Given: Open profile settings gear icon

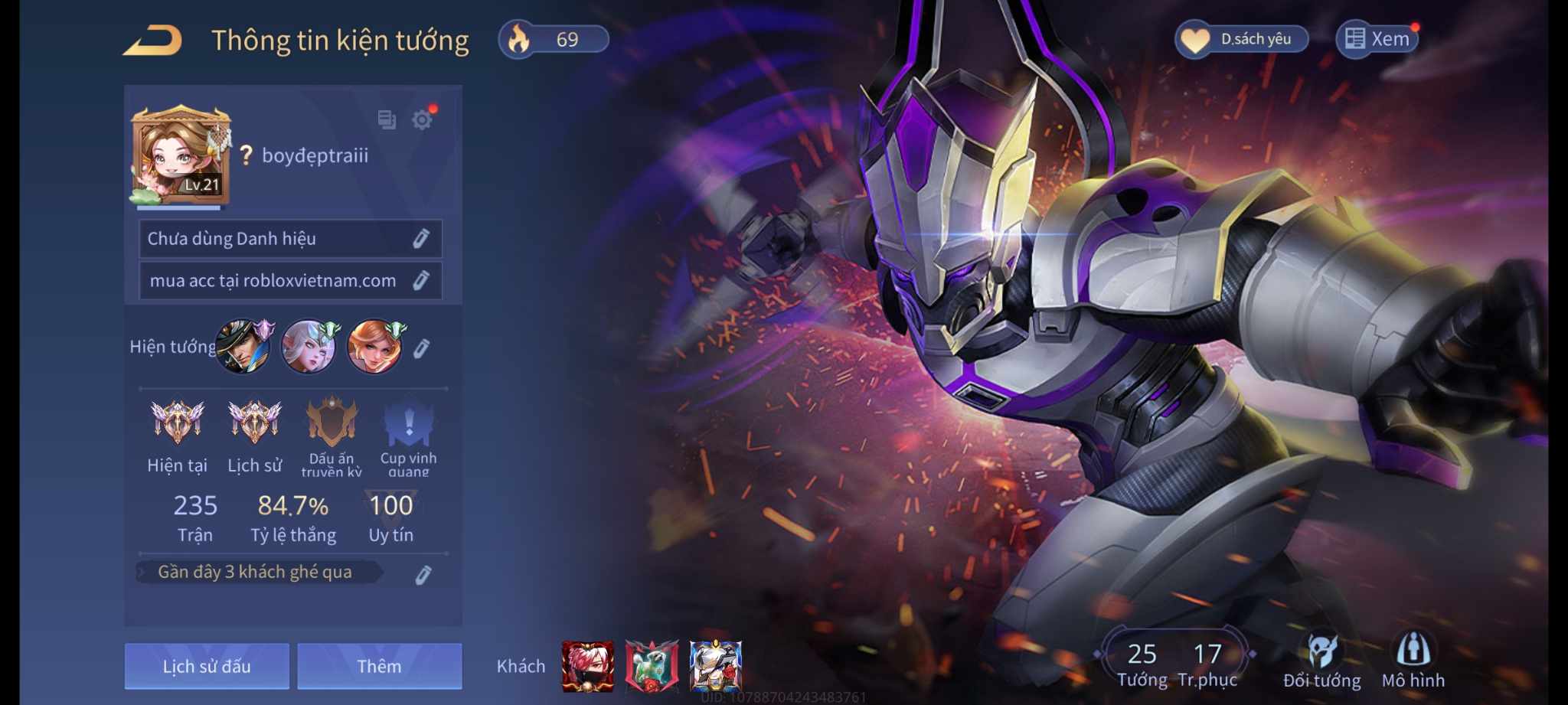Looking at the screenshot, I should [x=422, y=119].
